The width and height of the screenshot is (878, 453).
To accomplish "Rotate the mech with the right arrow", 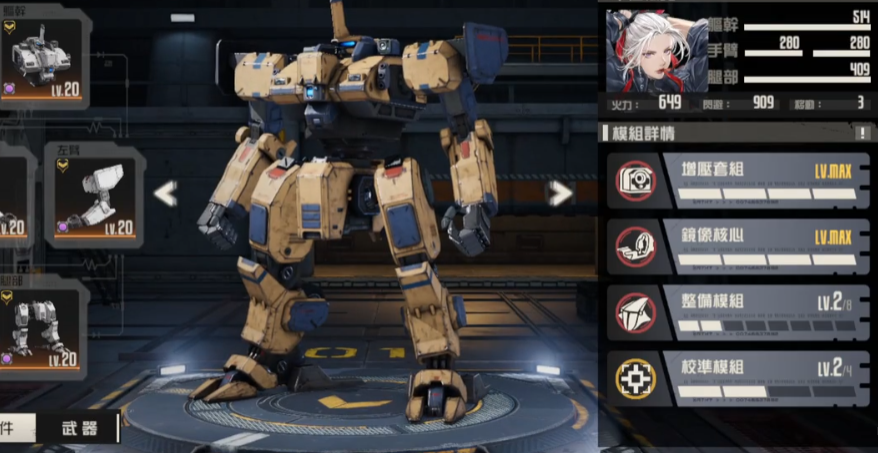I will (560, 193).
